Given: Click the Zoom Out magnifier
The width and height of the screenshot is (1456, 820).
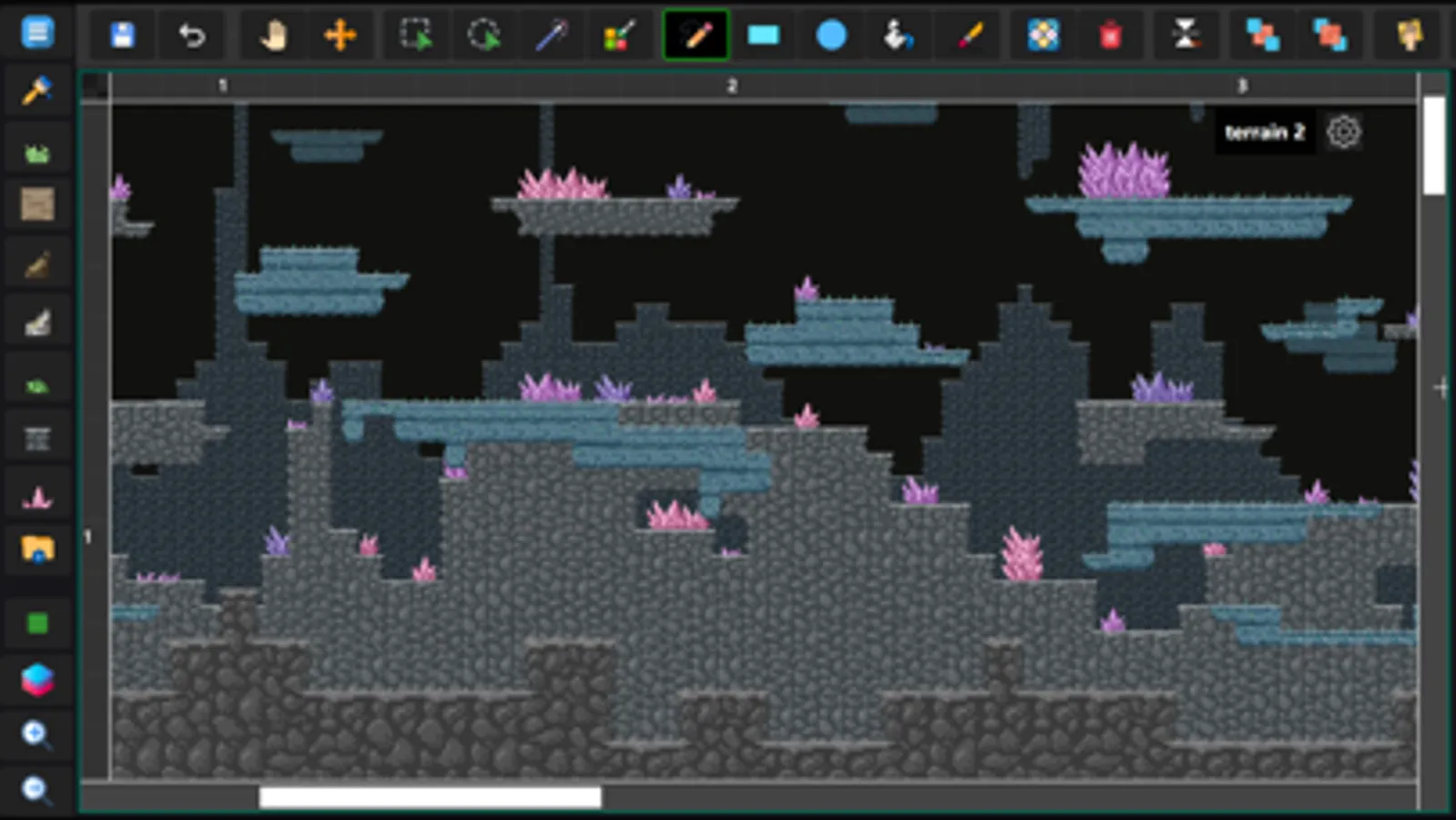Looking at the screenshot, I should tap(36, 791).
